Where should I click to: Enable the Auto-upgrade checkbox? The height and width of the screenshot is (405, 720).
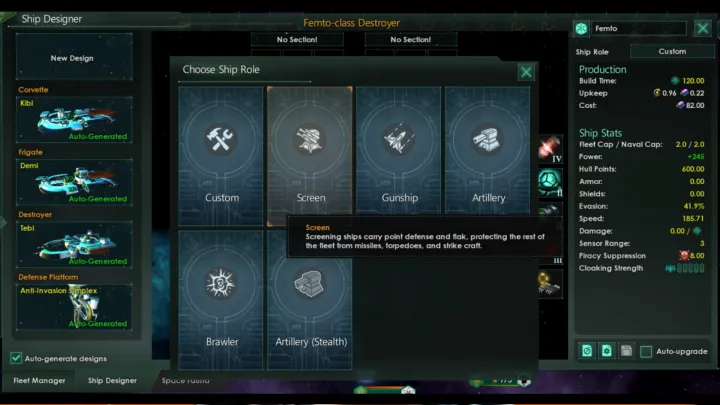coord(647,351)
